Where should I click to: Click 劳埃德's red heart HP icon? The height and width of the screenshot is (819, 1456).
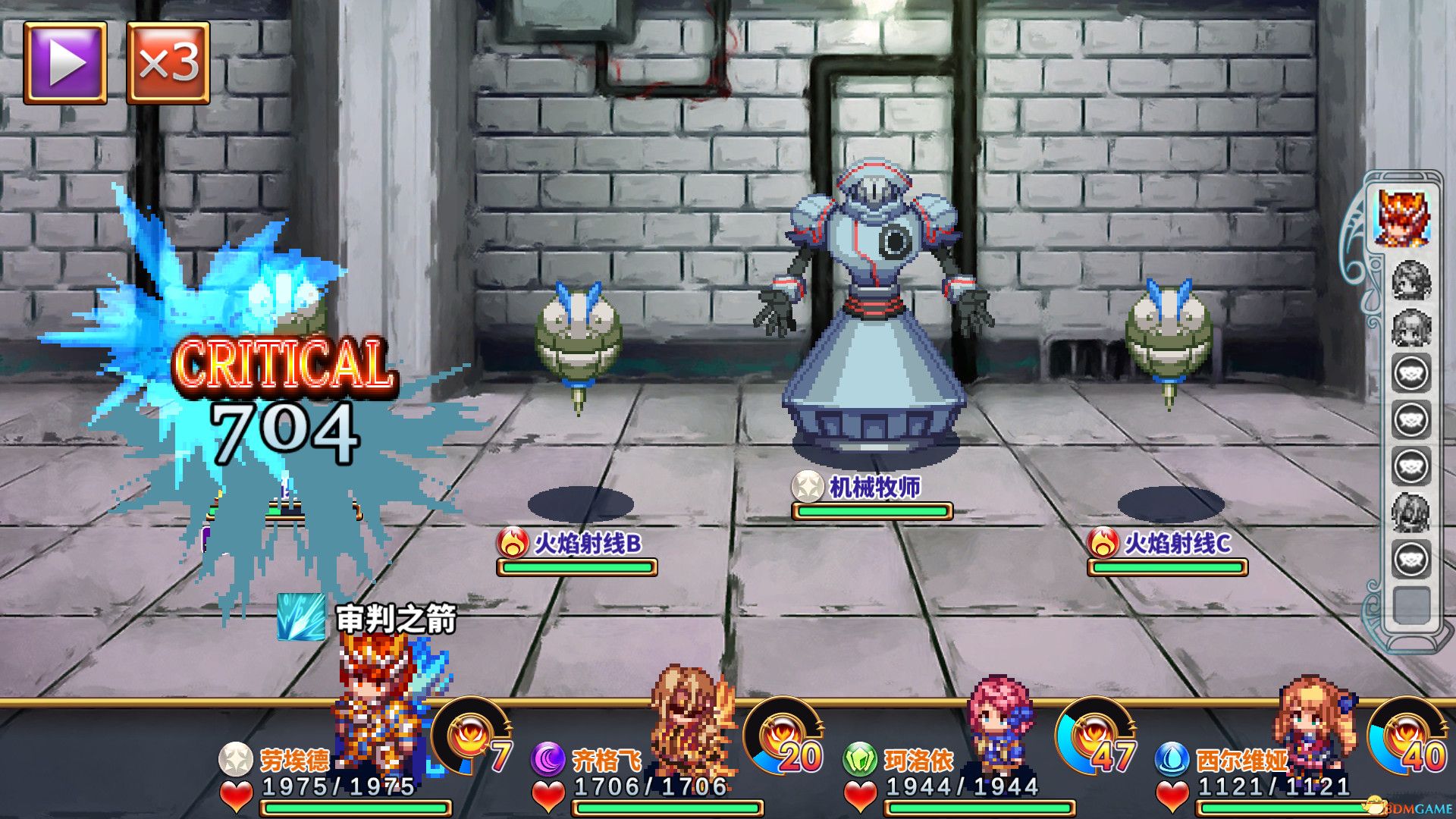(x=239, y=792)
